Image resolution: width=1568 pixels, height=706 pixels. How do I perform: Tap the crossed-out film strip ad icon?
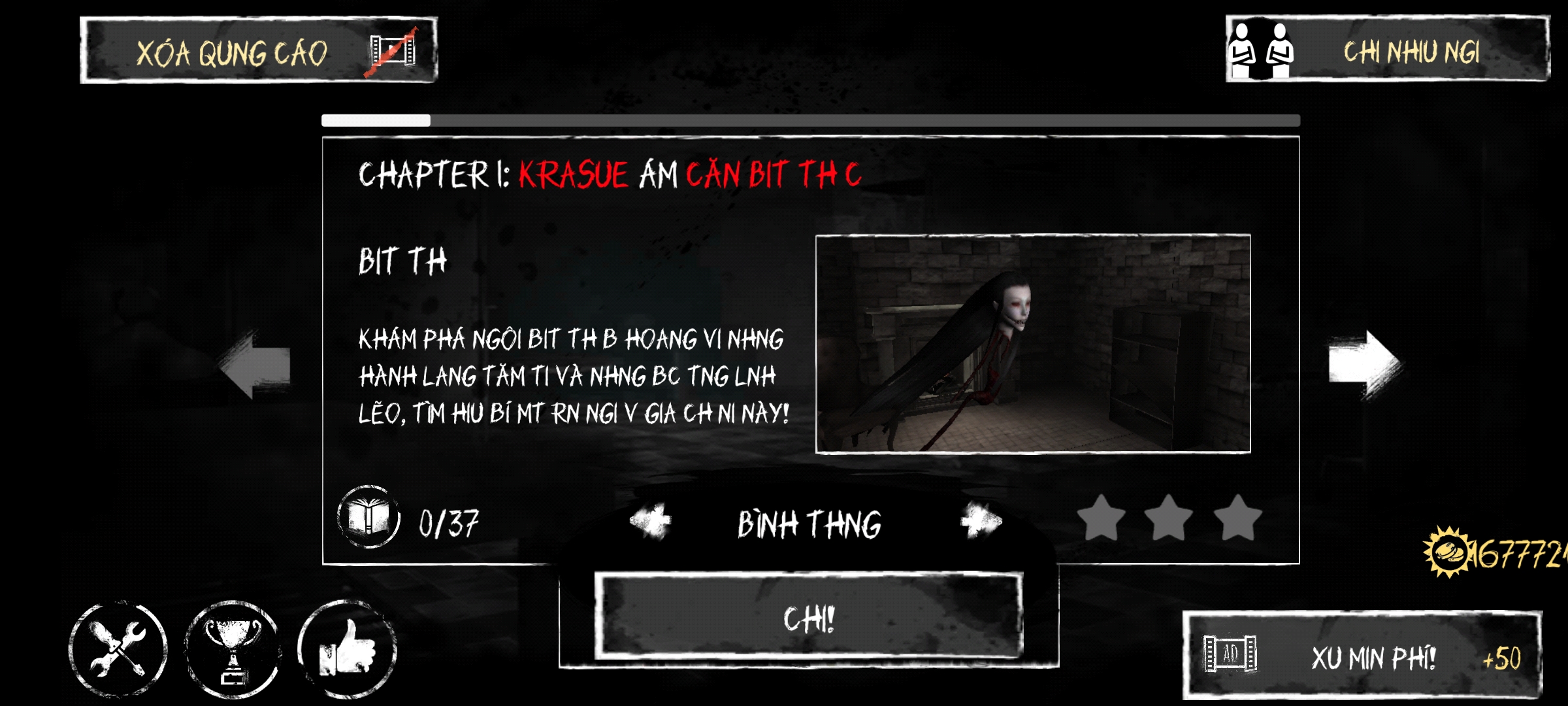[x=389, y=52]
